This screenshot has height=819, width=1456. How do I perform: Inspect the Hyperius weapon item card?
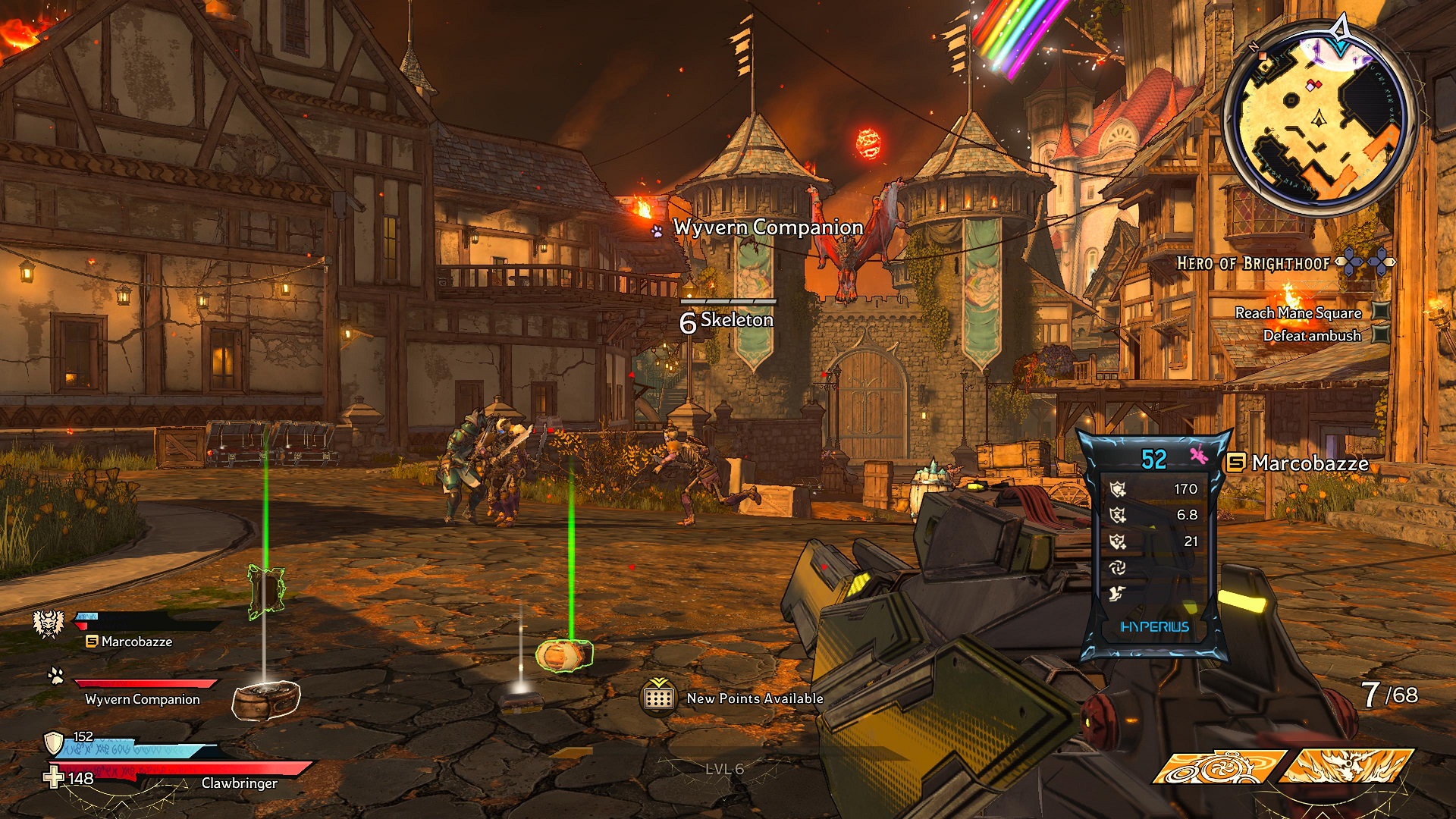(1154, 548)
